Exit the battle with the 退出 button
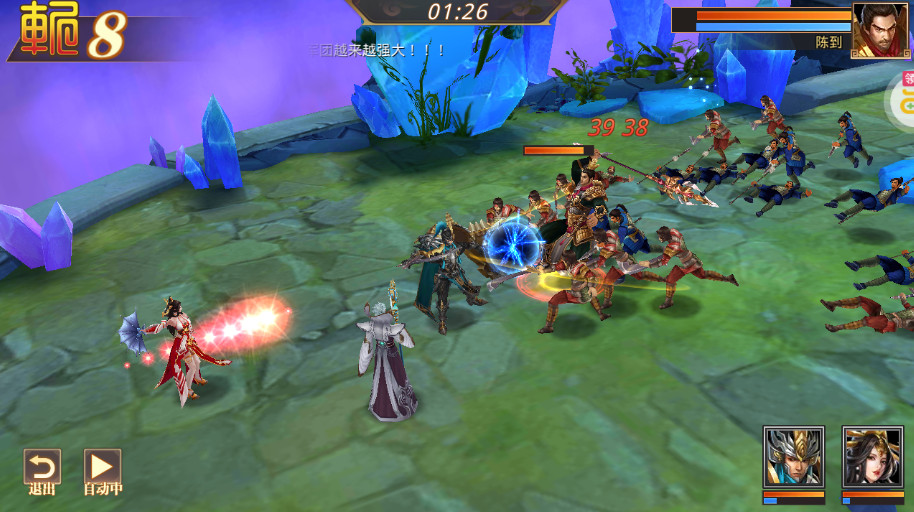The width and height of the screenshot is (914, 512). pyautogui.click(x=42, y=470)
